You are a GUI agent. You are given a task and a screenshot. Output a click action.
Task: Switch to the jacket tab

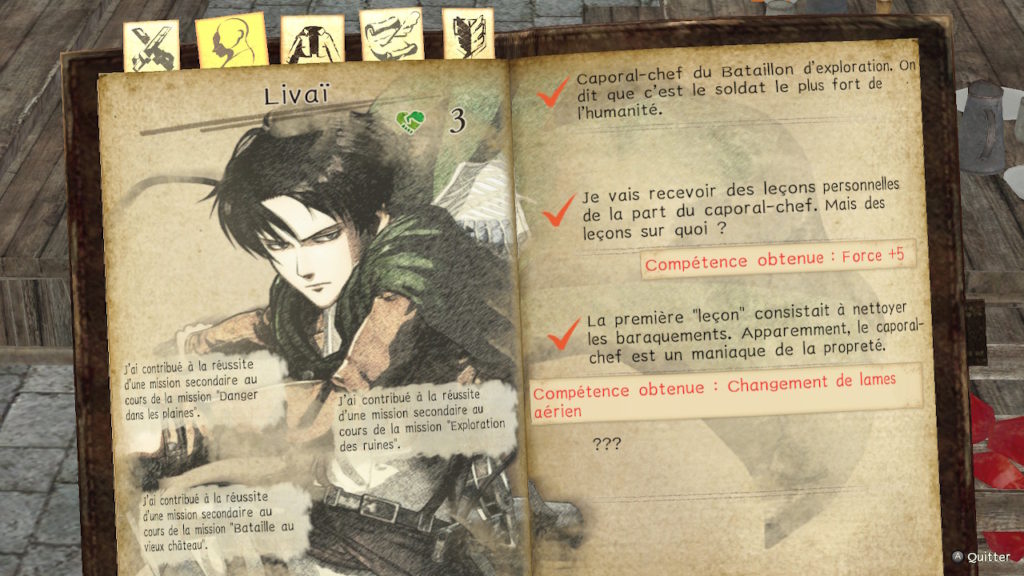[x=312, y=40]
